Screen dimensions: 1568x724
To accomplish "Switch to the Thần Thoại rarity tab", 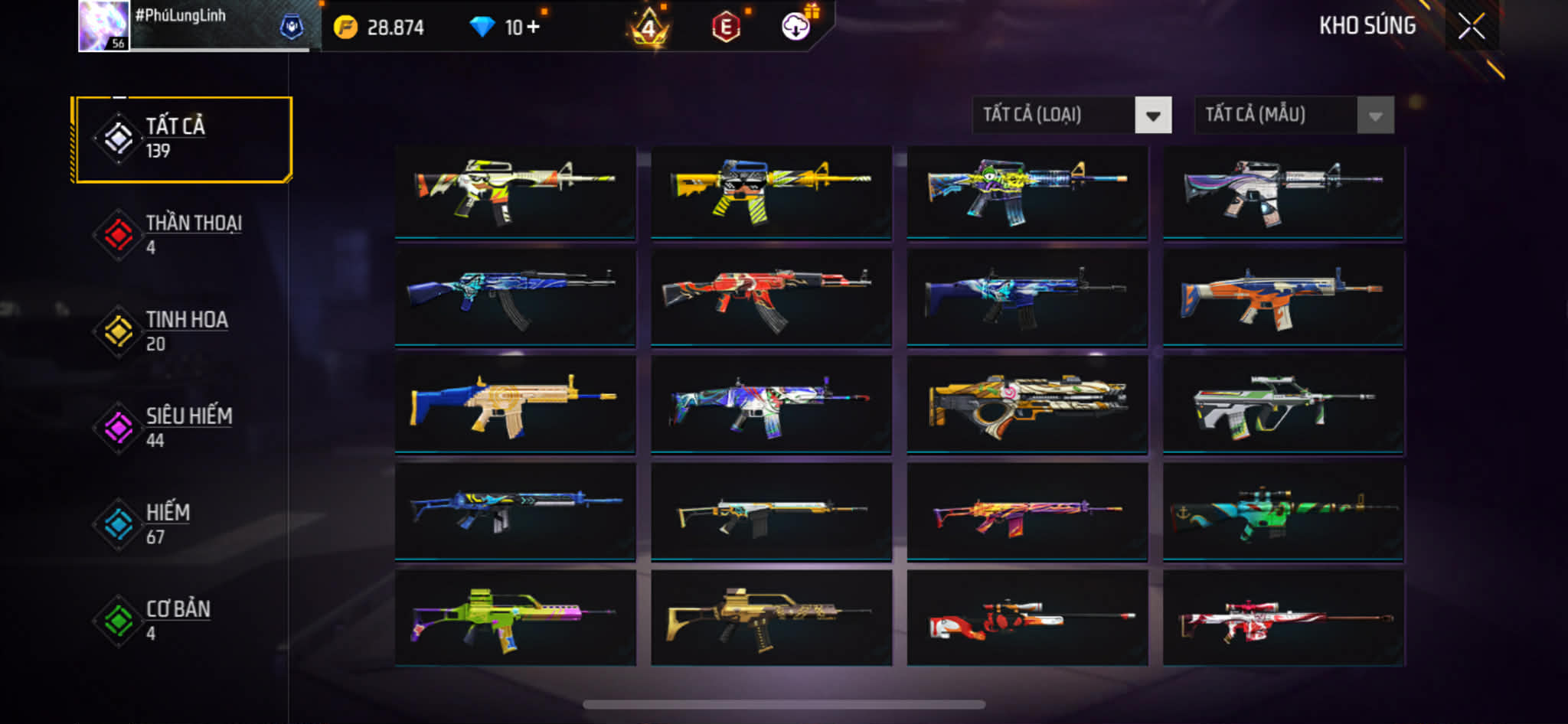I will (x=182, y=235).
